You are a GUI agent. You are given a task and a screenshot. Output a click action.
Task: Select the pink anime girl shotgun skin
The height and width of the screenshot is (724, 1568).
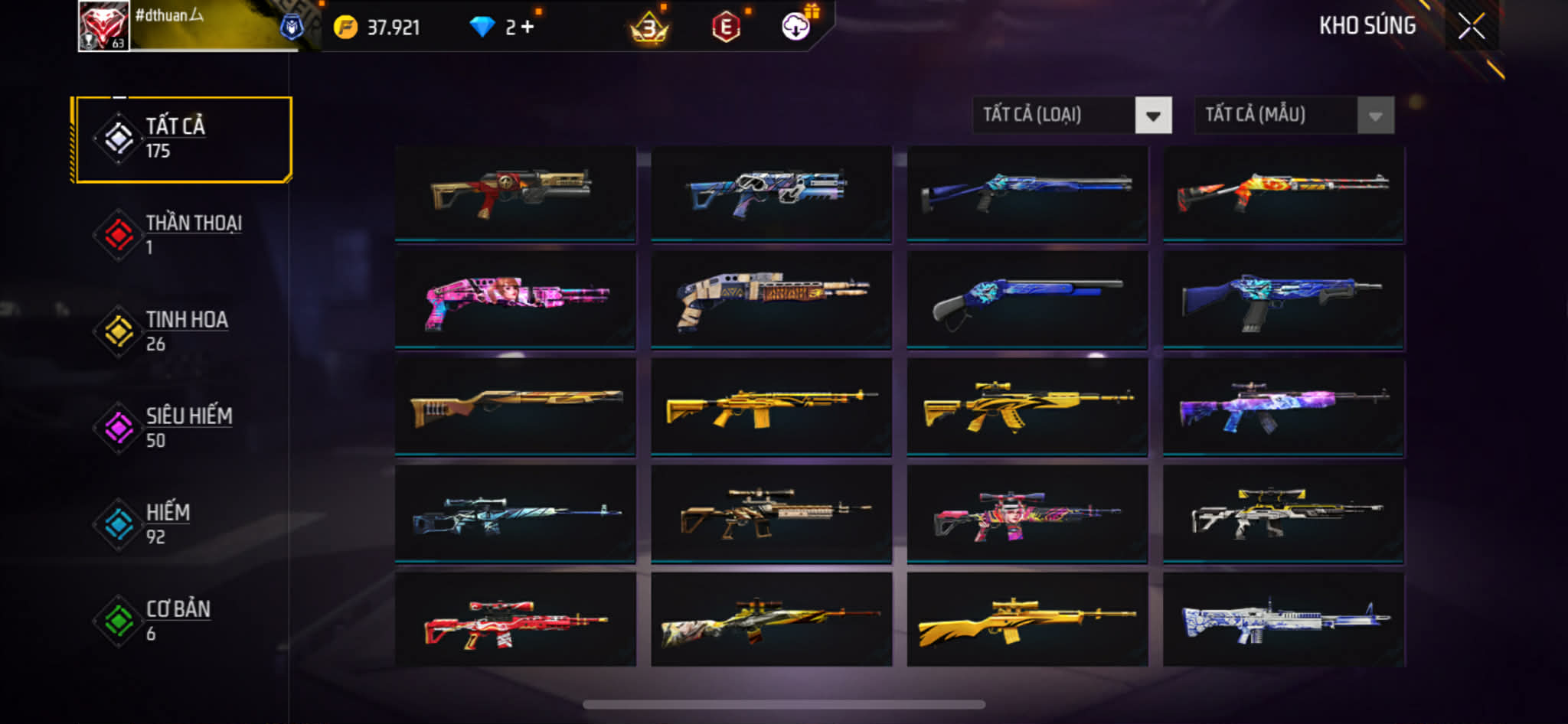[515, 300]
